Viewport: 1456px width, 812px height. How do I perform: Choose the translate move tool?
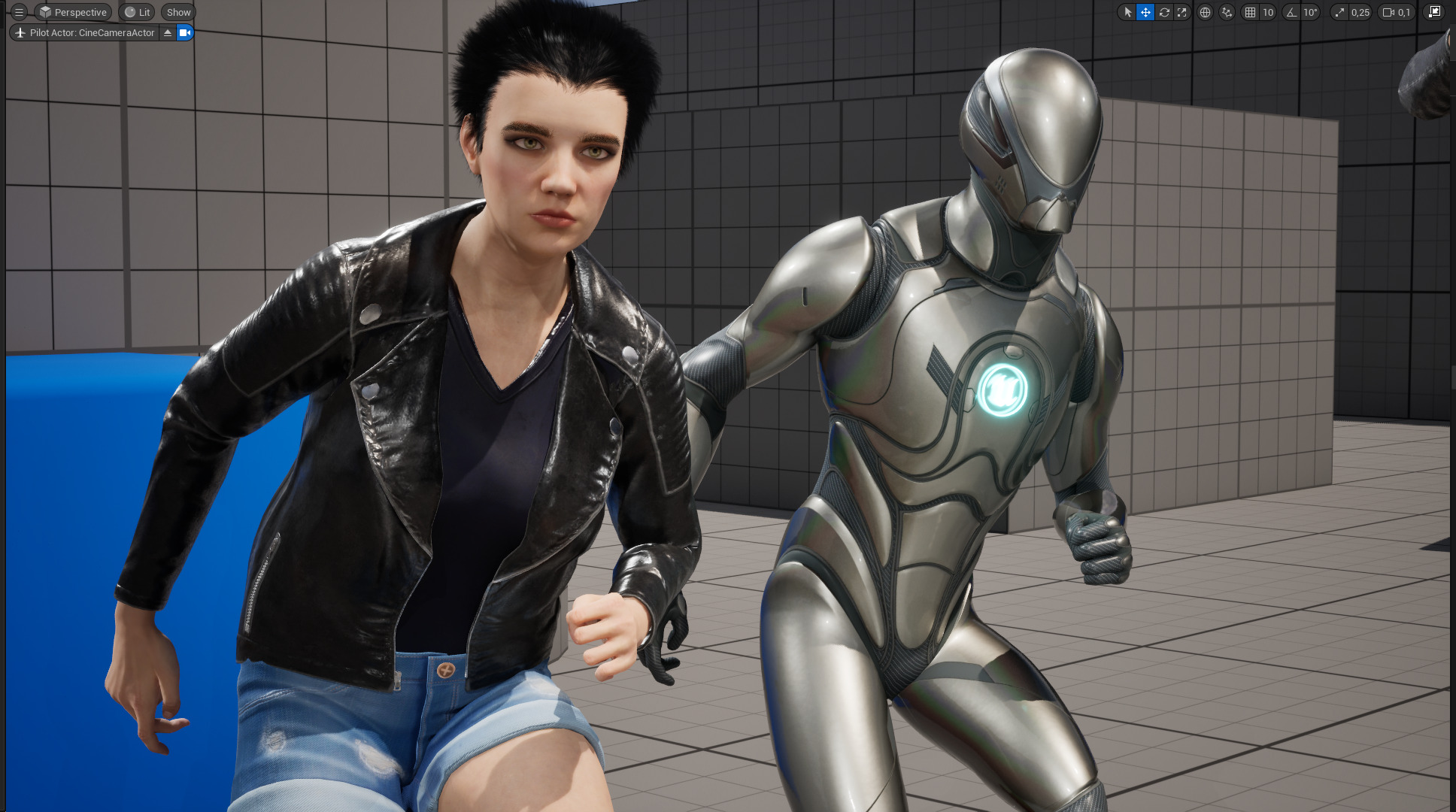click(1145, 12)
